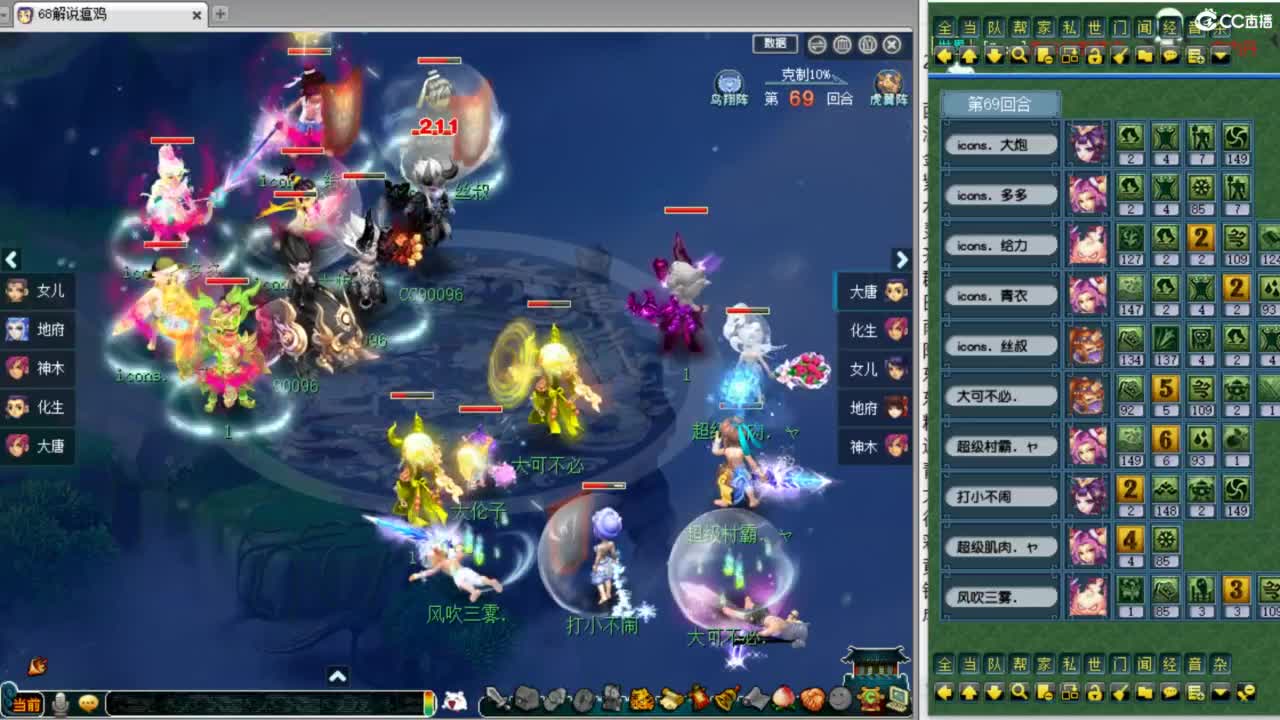Click the peach item icon in bottom toolbar
This screenshot has height=720, width=1280.
[x=781, y=697]
